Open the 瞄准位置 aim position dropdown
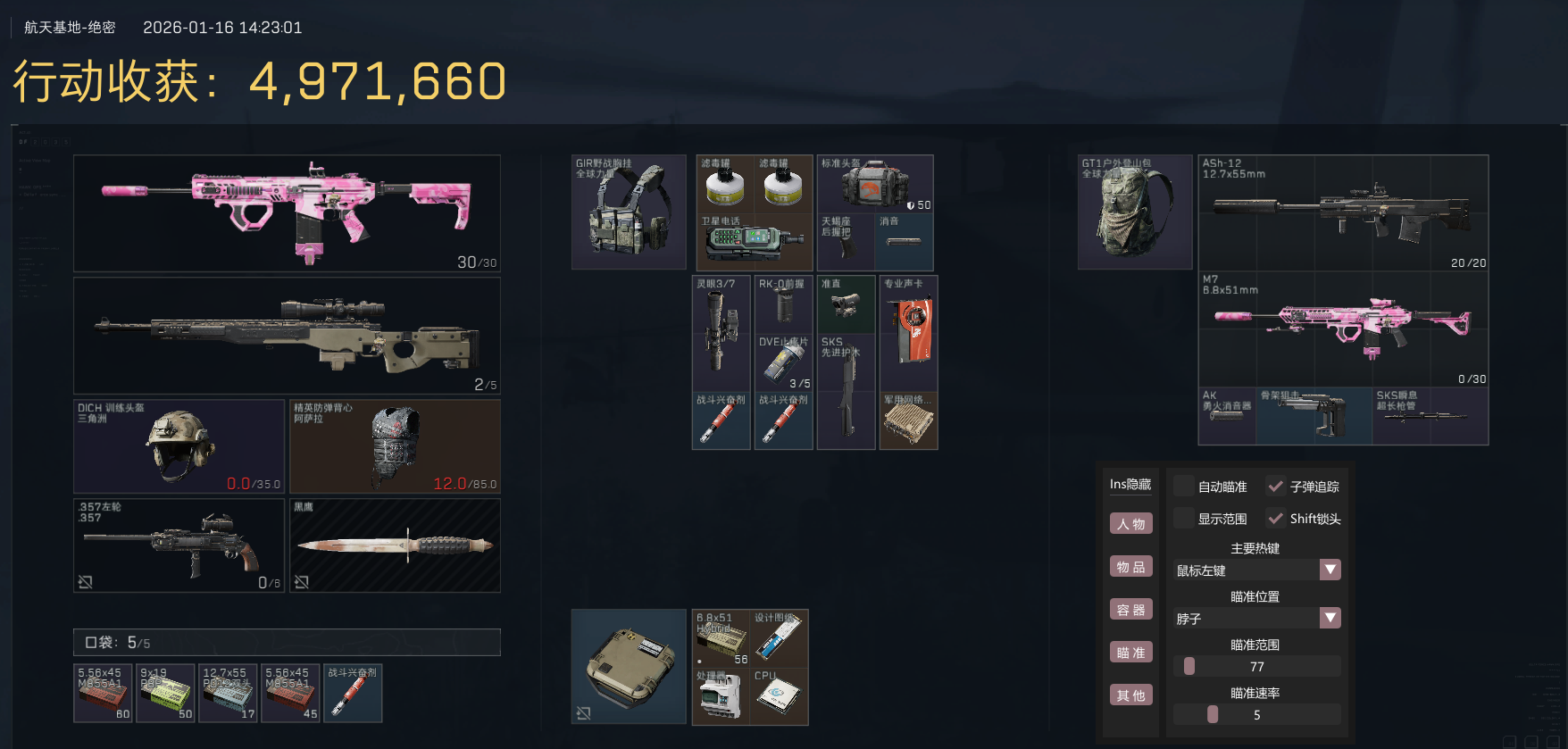The width and height of the screenshot is (1568, 749). point(1330,618)
